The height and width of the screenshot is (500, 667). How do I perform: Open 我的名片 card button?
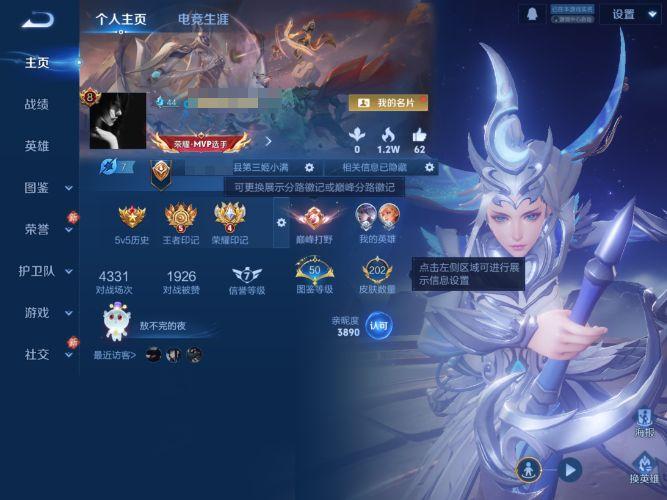[x=389, y=102]
